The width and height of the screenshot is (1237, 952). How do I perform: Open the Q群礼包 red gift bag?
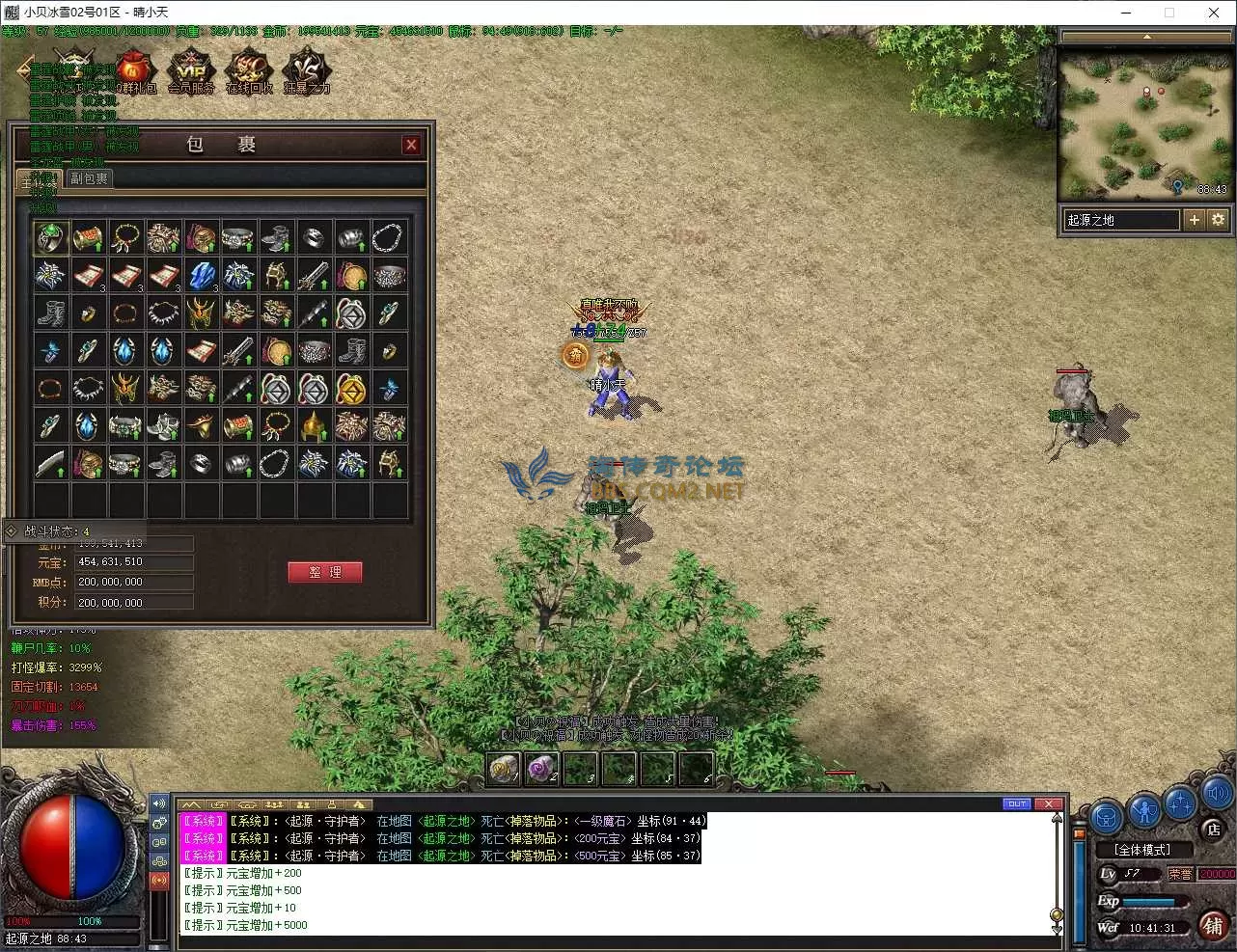click(134, 71)
